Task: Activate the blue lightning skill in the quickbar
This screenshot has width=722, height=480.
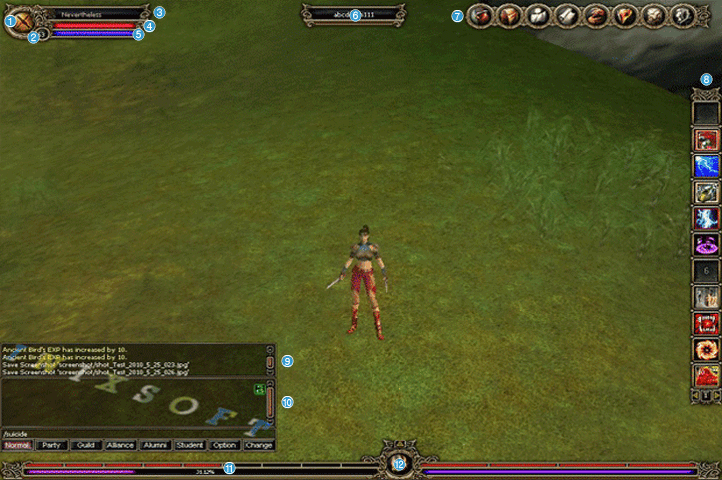Action: point(707,166)
